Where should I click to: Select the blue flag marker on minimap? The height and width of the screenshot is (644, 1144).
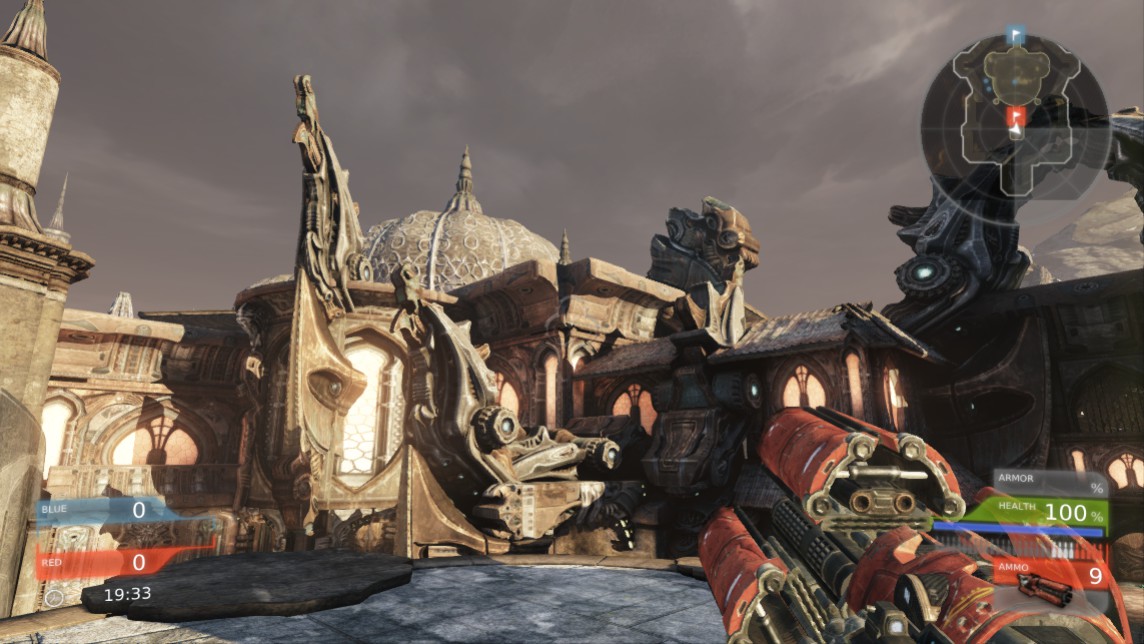[x=1017, y=36]
